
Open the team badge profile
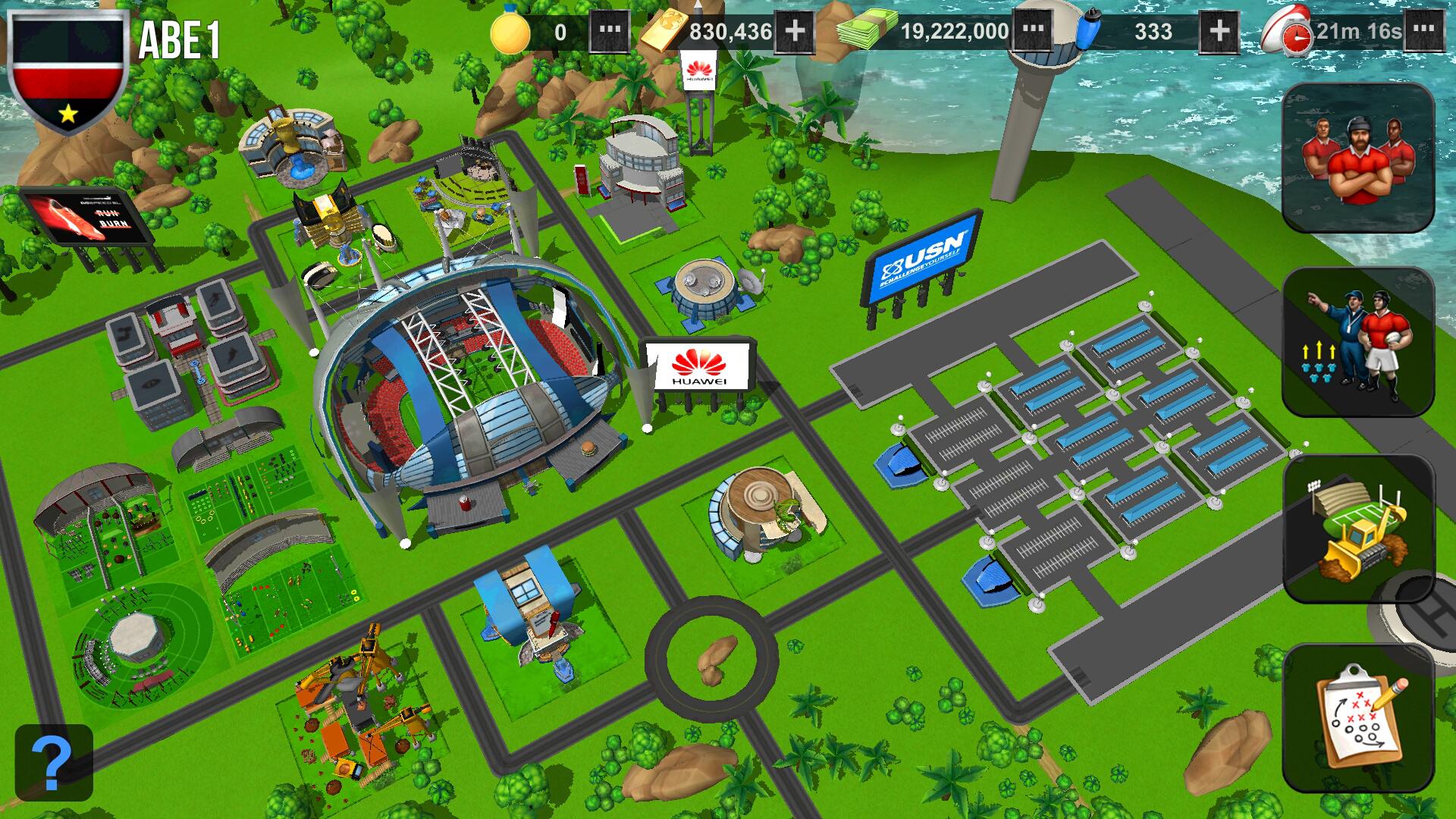tap(68, 72)
